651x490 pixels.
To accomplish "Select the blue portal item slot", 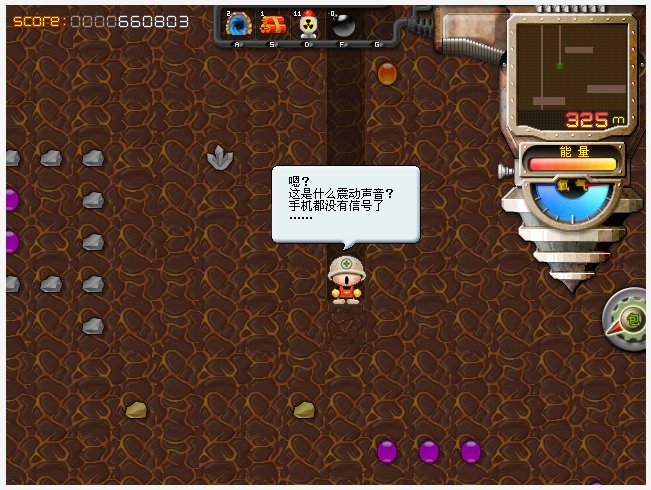I will pyautogui.click(x=238, y=26).
